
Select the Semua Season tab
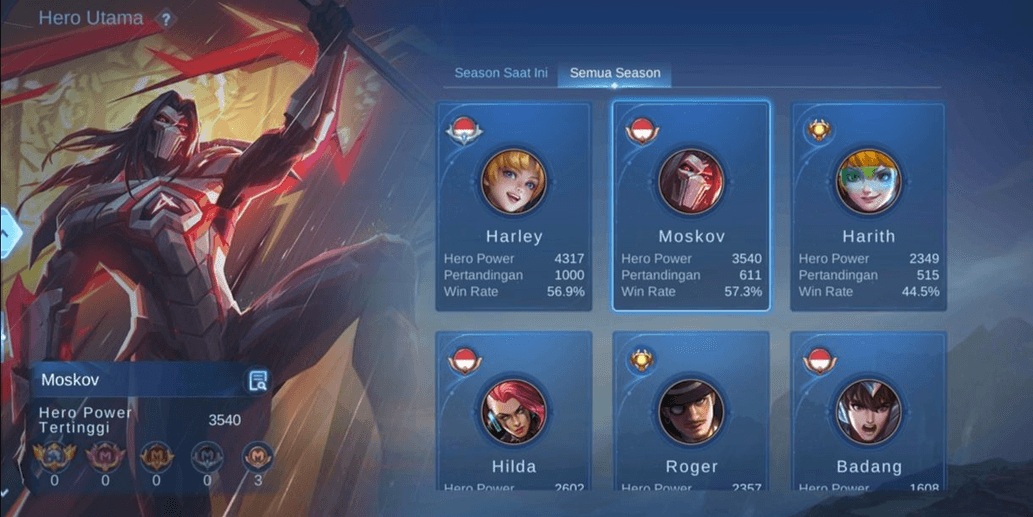(x=614, y=73)
